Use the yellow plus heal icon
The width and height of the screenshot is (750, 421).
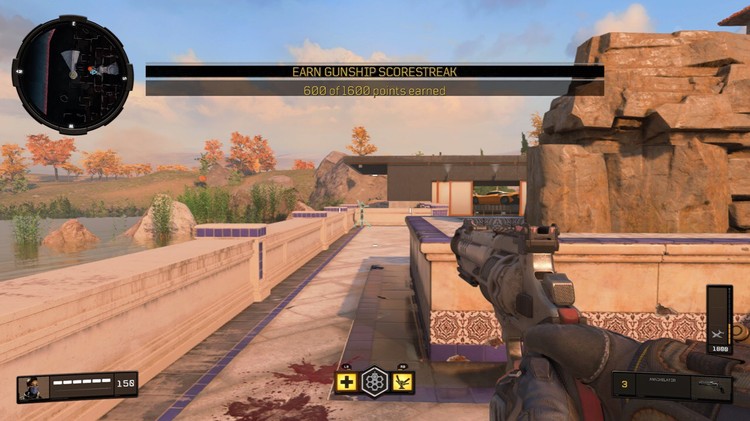coord(346,382)
